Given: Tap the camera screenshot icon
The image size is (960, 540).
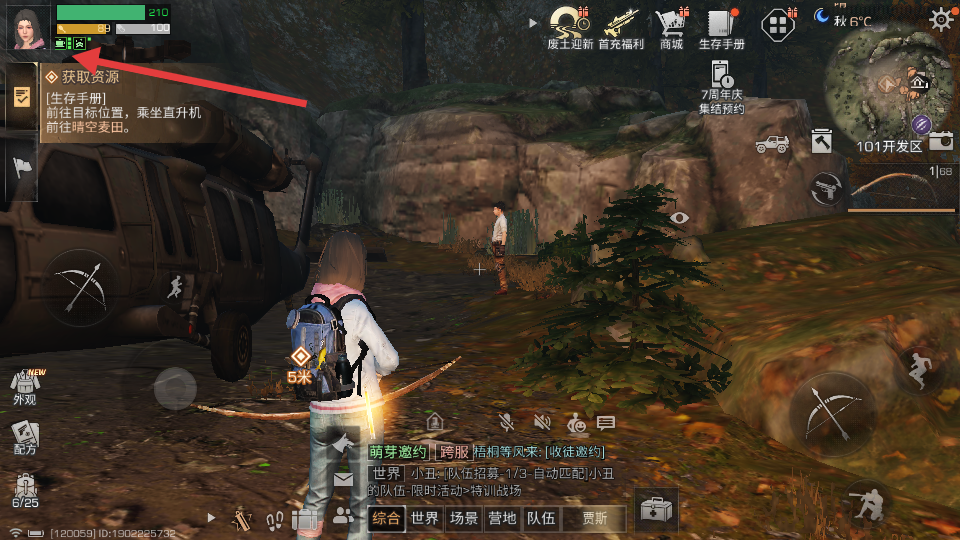Looking at the screenshot, I should tap(941, 142).
